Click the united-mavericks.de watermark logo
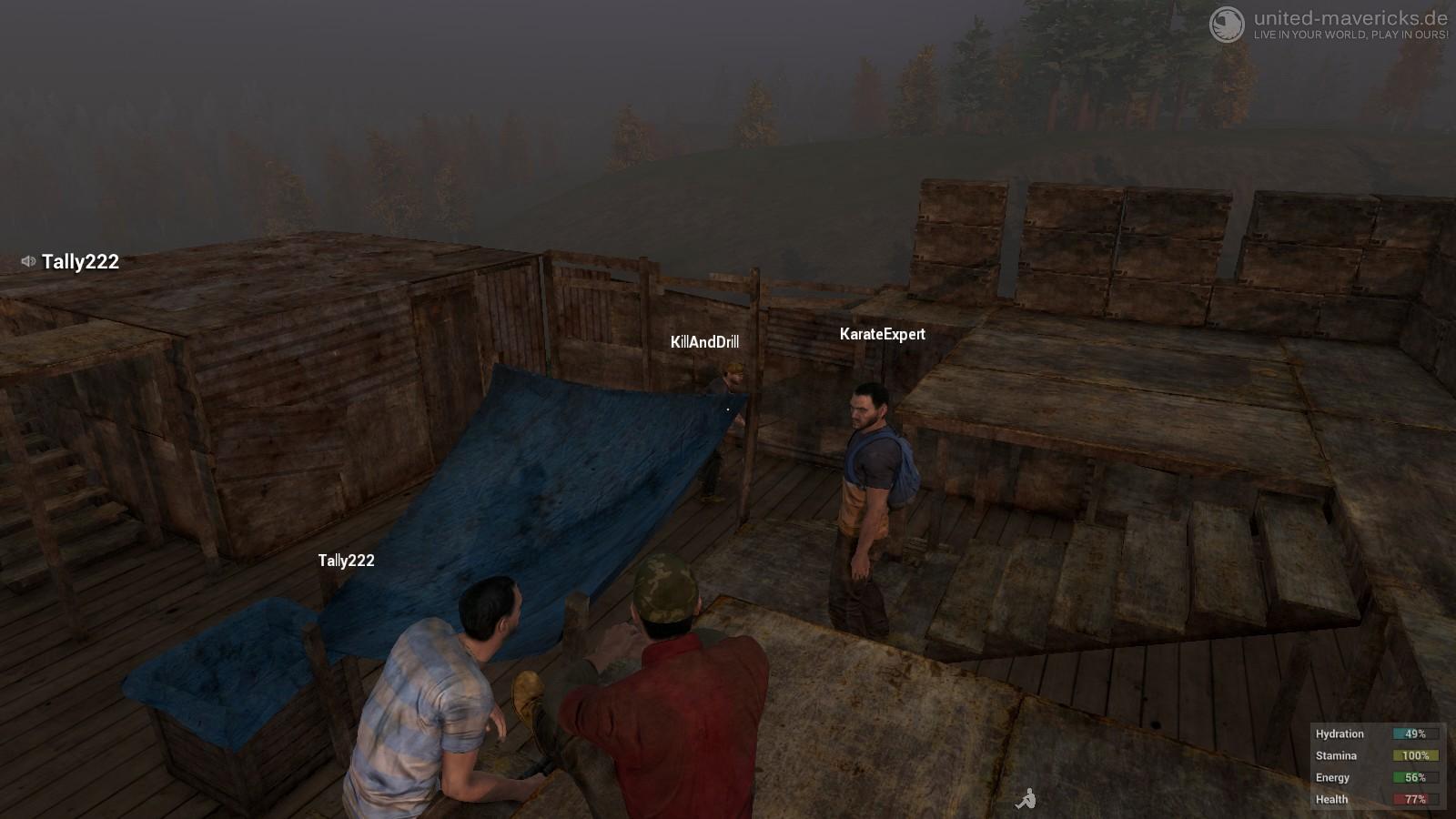Image resolution: width=1456 pixels, height=819 pixels. (1227, 25)
